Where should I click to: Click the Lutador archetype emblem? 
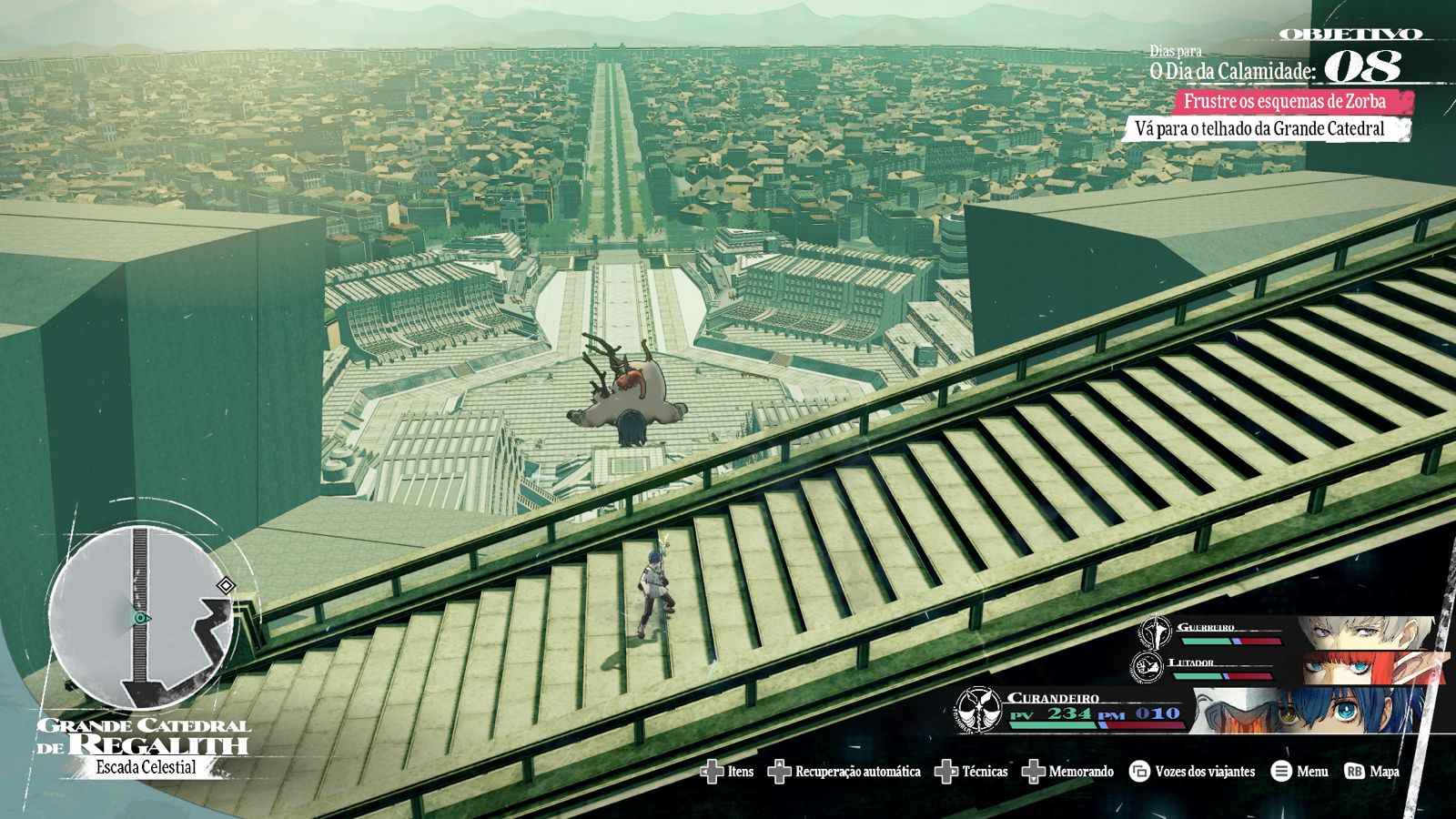coord(1148,667)
